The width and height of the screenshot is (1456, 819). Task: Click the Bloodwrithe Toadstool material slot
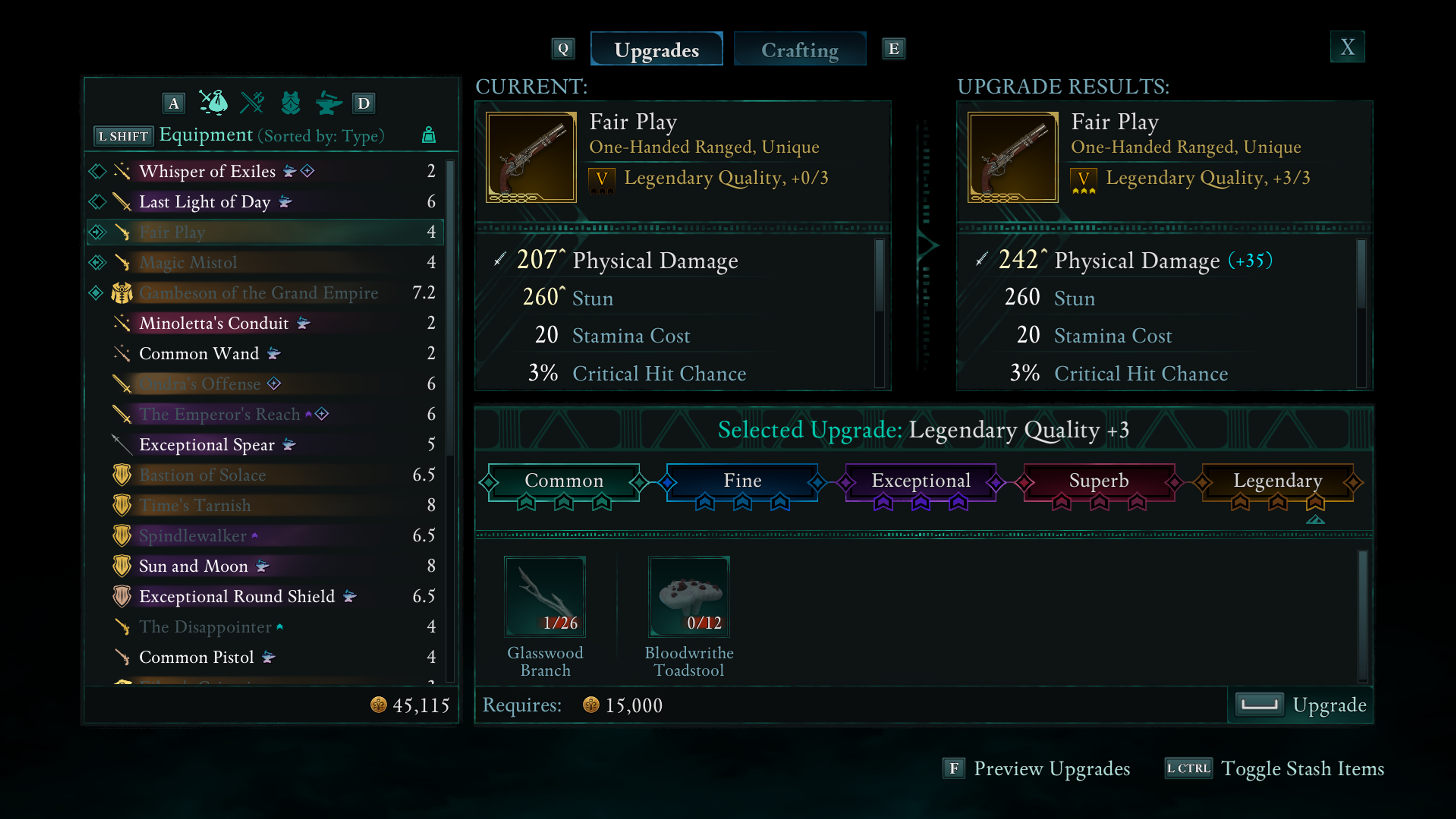689,597
